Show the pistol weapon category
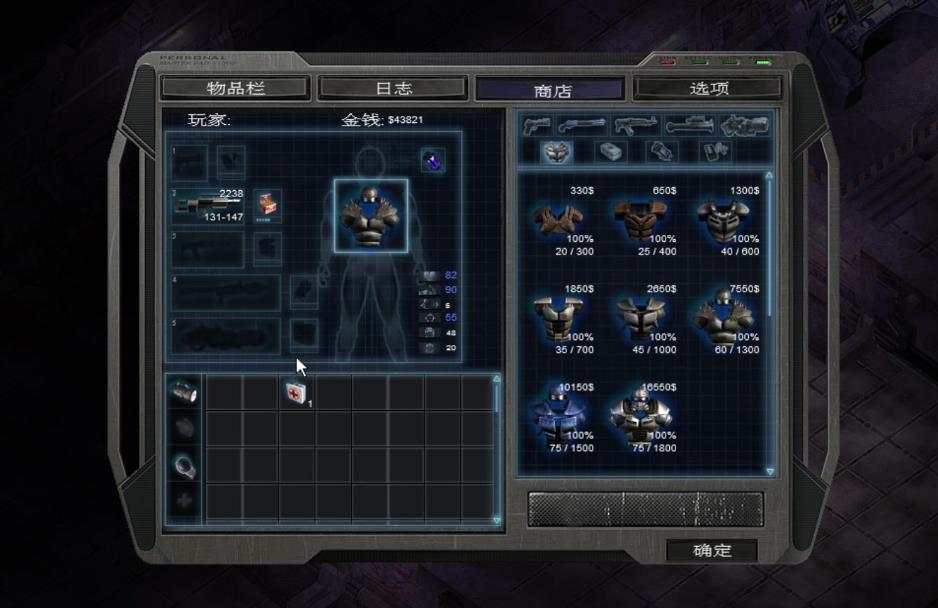Viewport: 938px width, 608px height. click(x=537, y=126)
